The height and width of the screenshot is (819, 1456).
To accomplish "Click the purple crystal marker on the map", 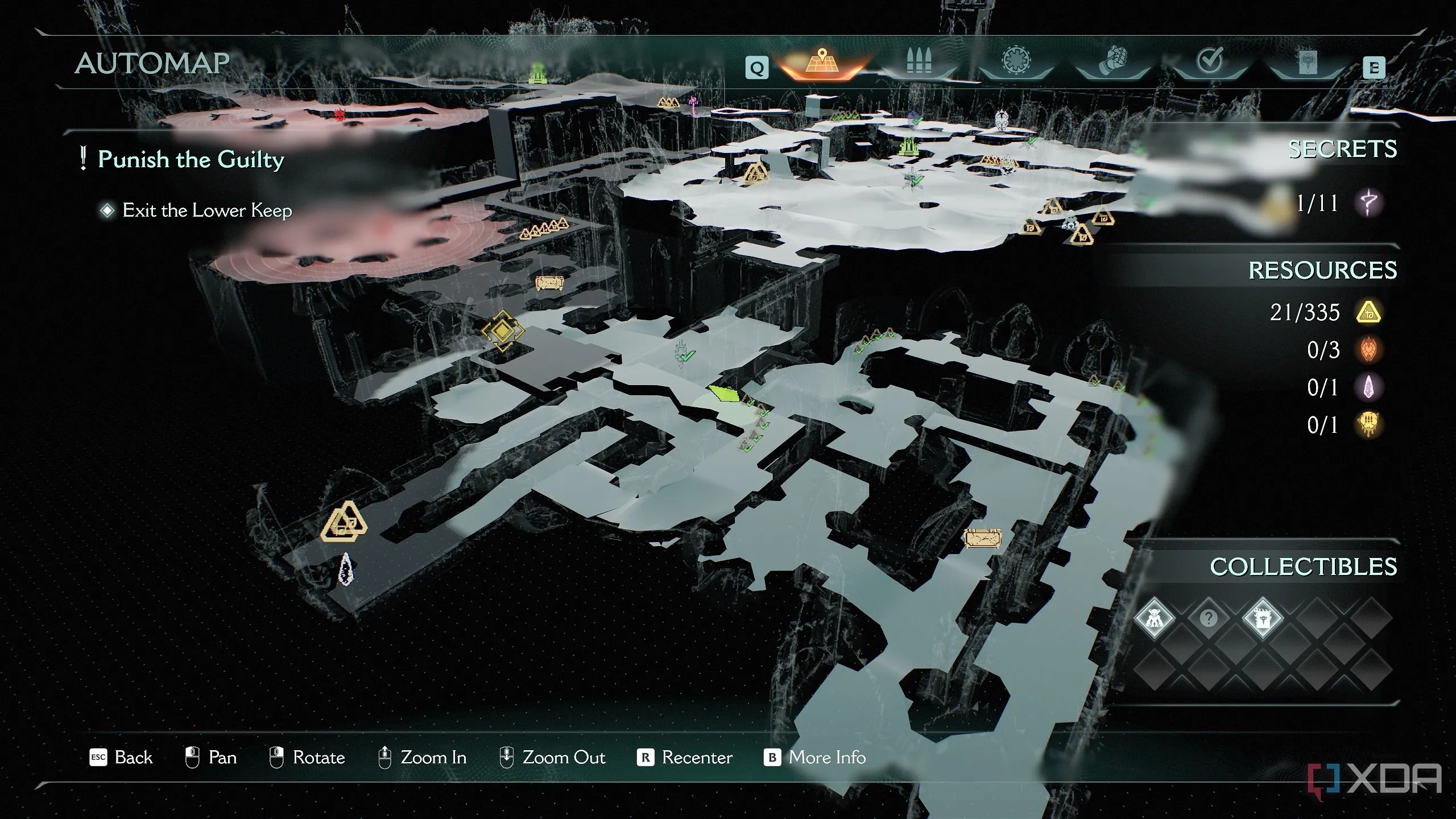I will coord(346,569).
